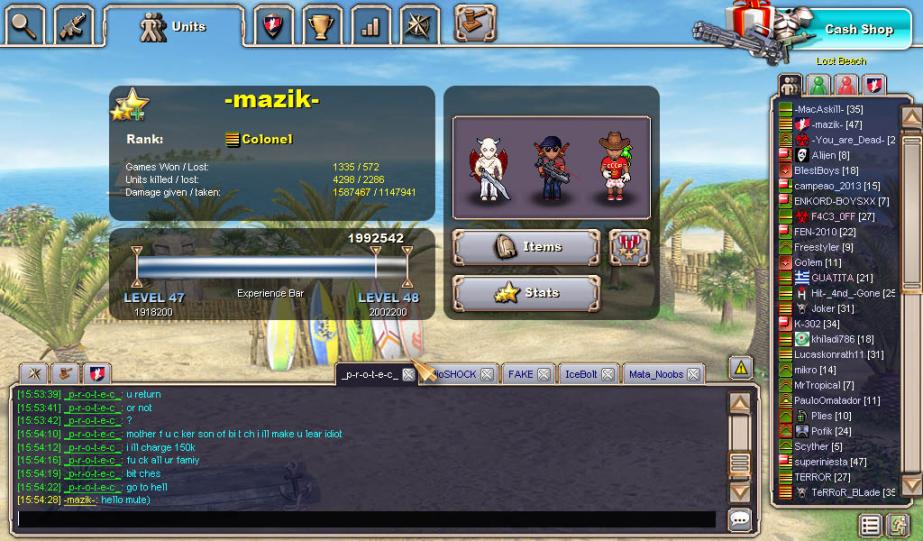
Task: Close the Mata_Noobs chat tab
Action: [x=692, y=374]
